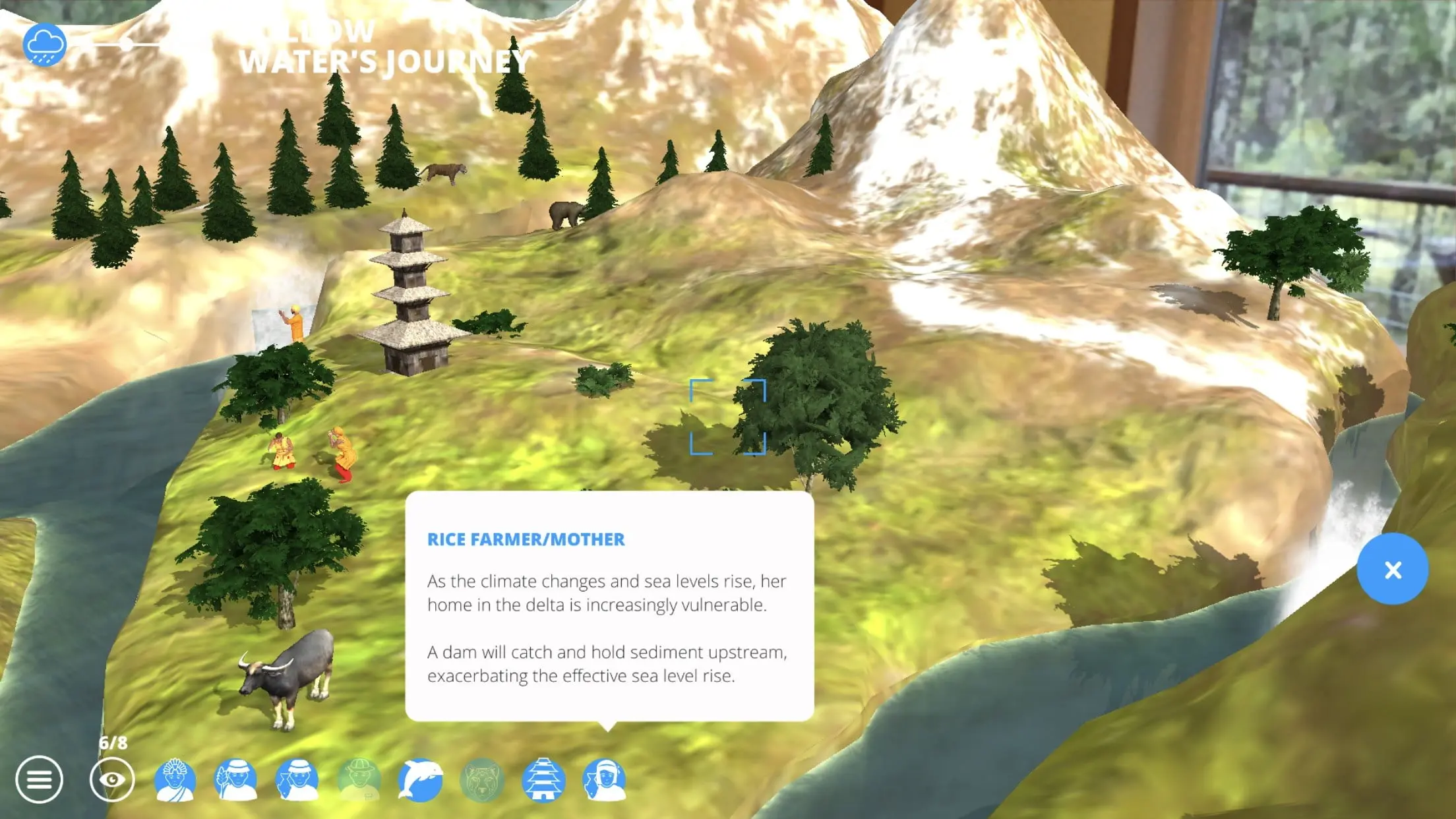Image resolution: width=1456 pixels, height=819 pixels.
Task: Select the hat-wearing fisherman icon
Action: click(x=297, y=780)
